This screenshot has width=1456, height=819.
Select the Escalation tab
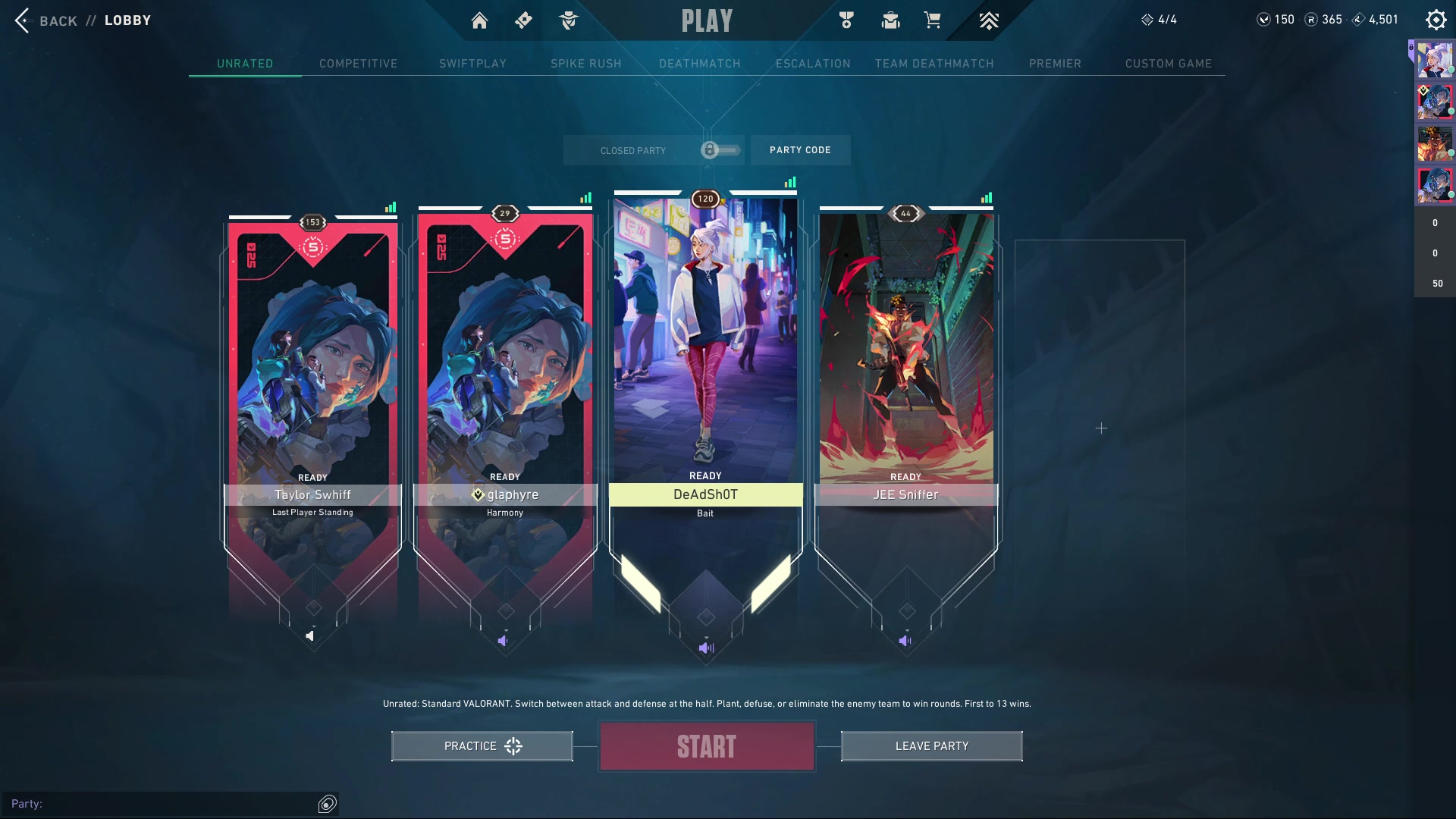813,64
